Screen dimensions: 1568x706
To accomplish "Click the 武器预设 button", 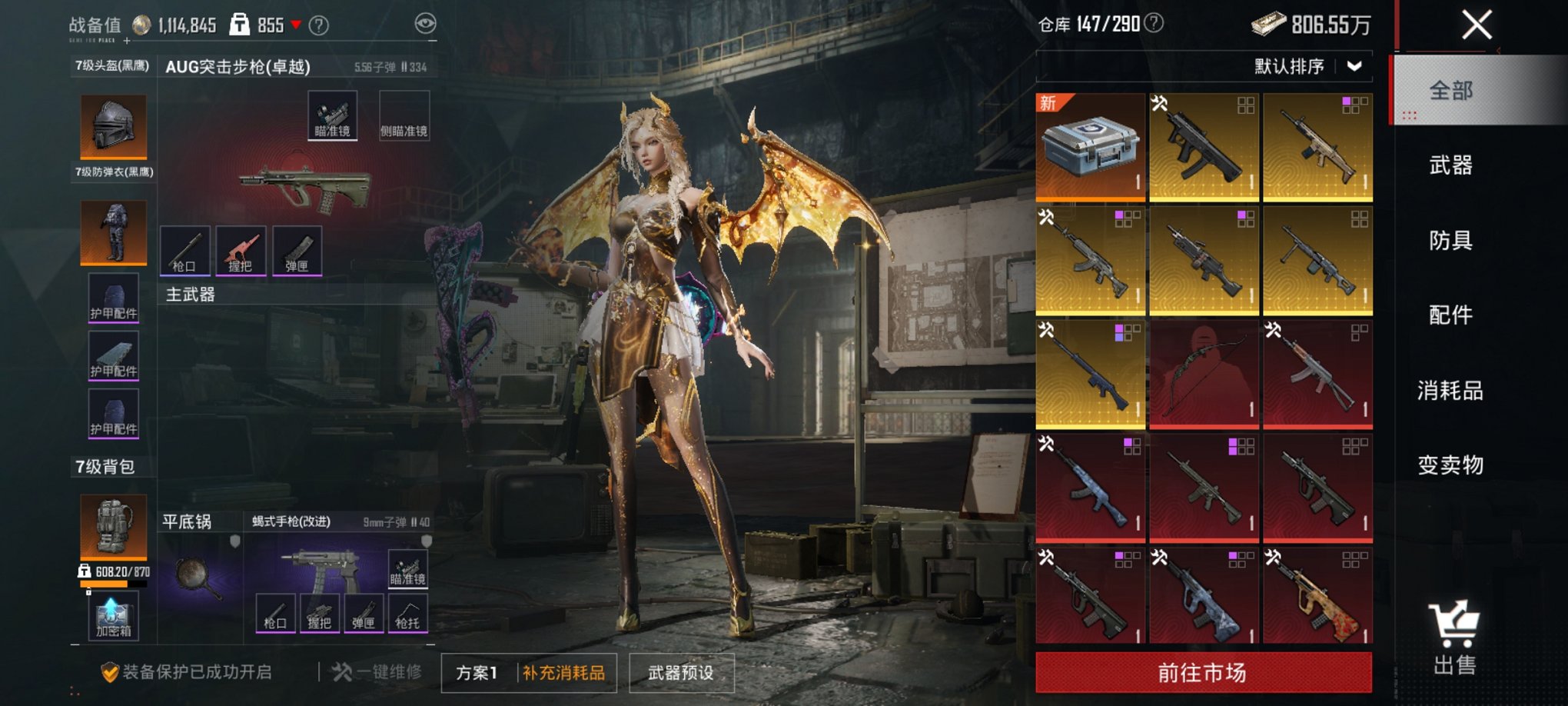I will [681, 673].
